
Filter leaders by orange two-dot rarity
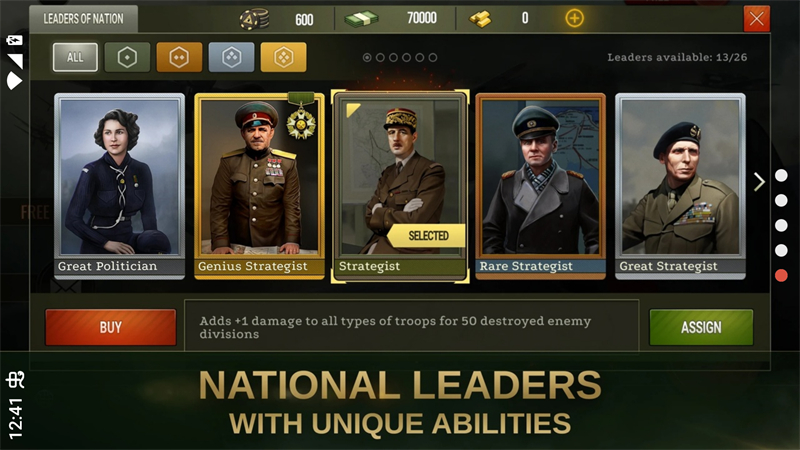click(179, 57)
